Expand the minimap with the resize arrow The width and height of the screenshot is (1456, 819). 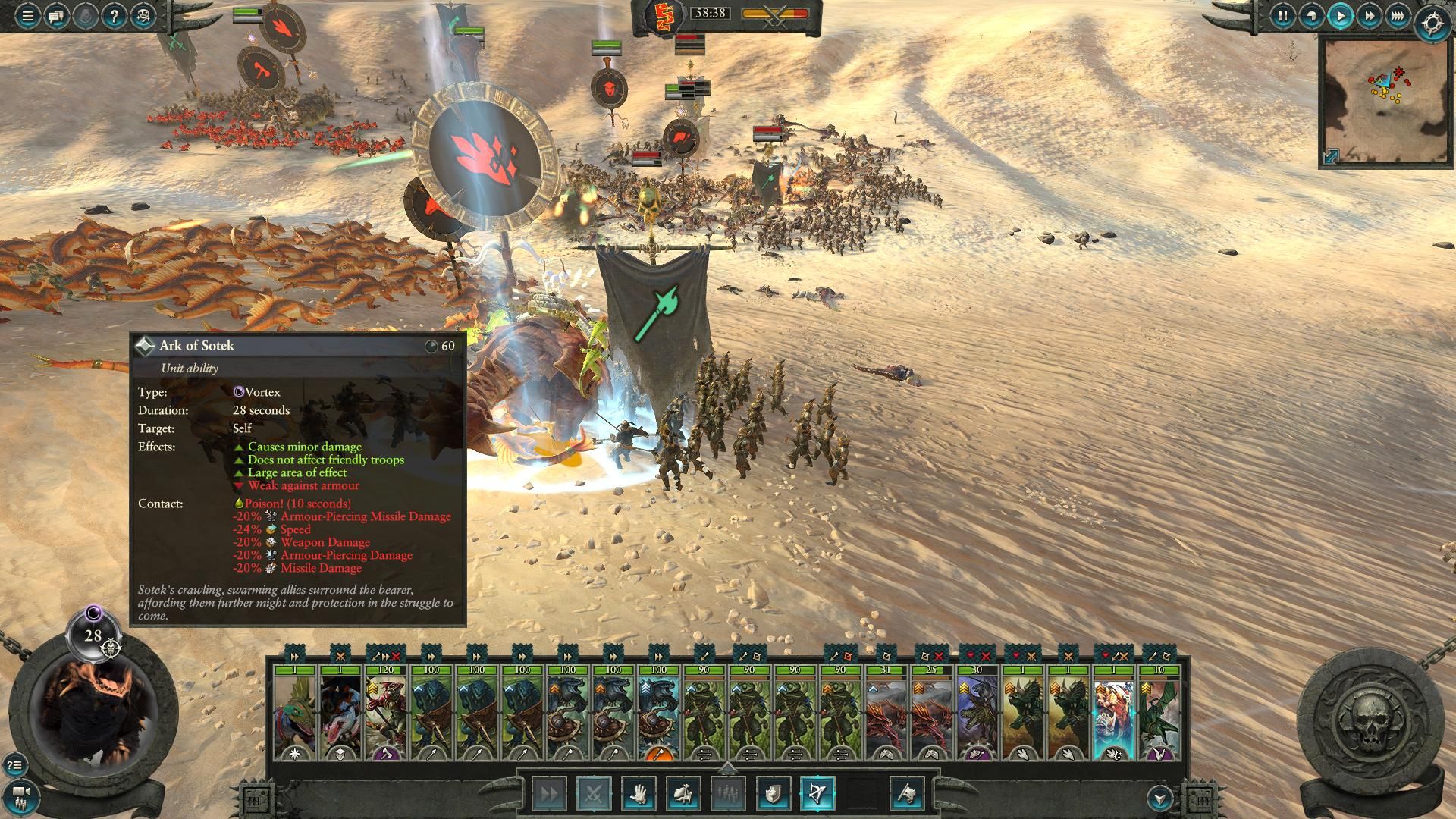click(1331, 156)
